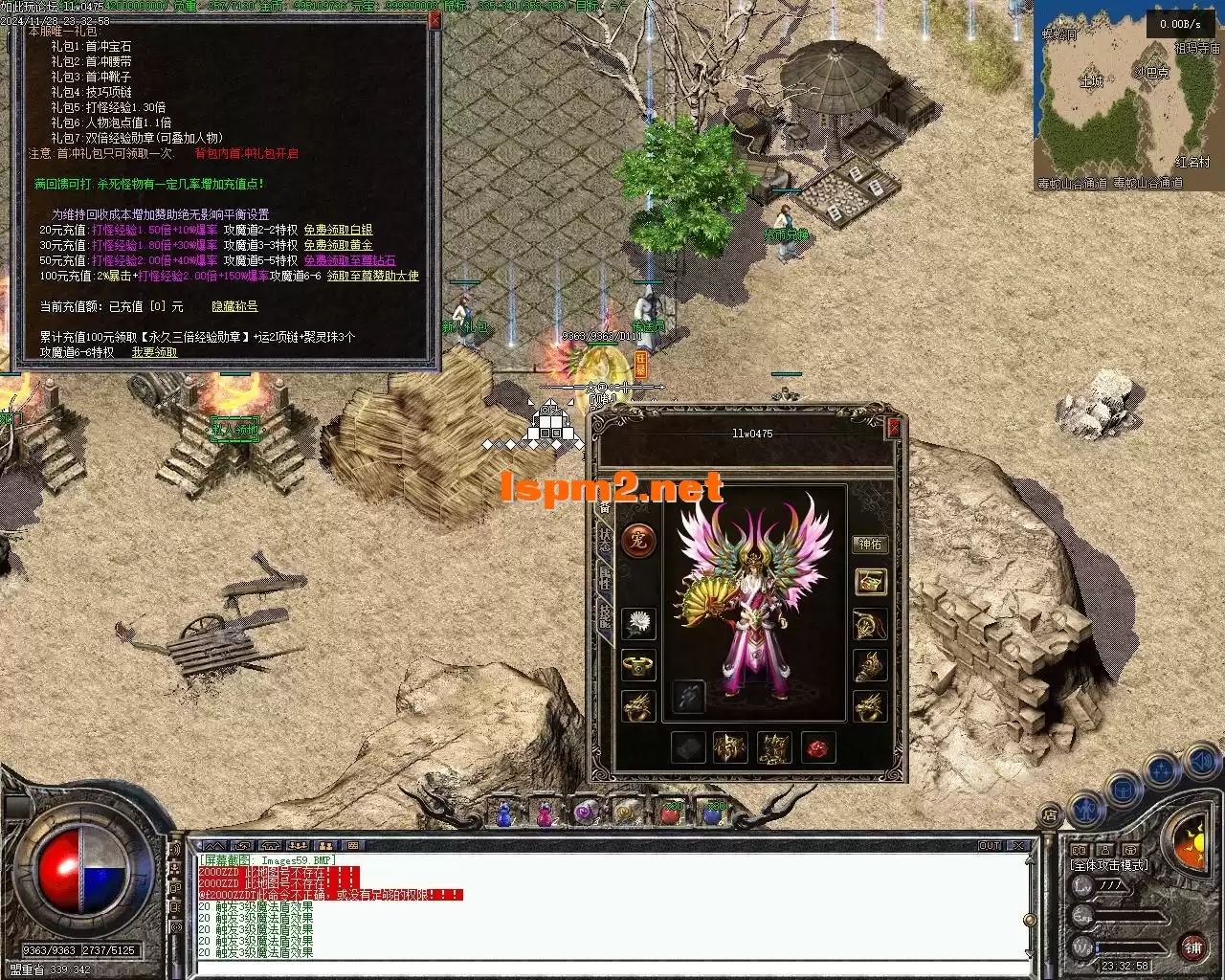
Task: Open the 神佑 blessing button
Action: [x=870, y=545]
